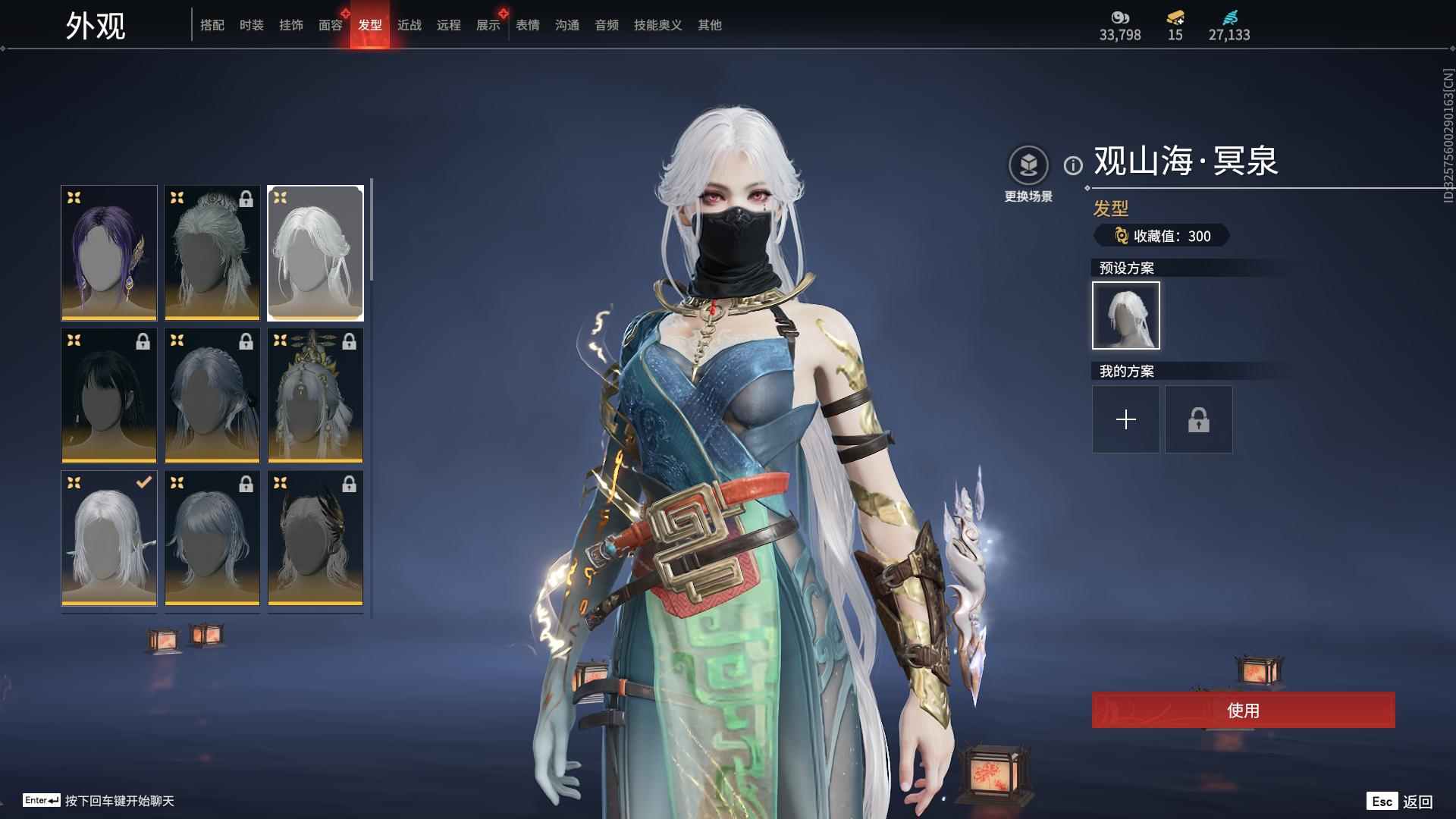Apply the hairstyle with 使用 button
1456x819 pixels.
(x=1244, y=710)
